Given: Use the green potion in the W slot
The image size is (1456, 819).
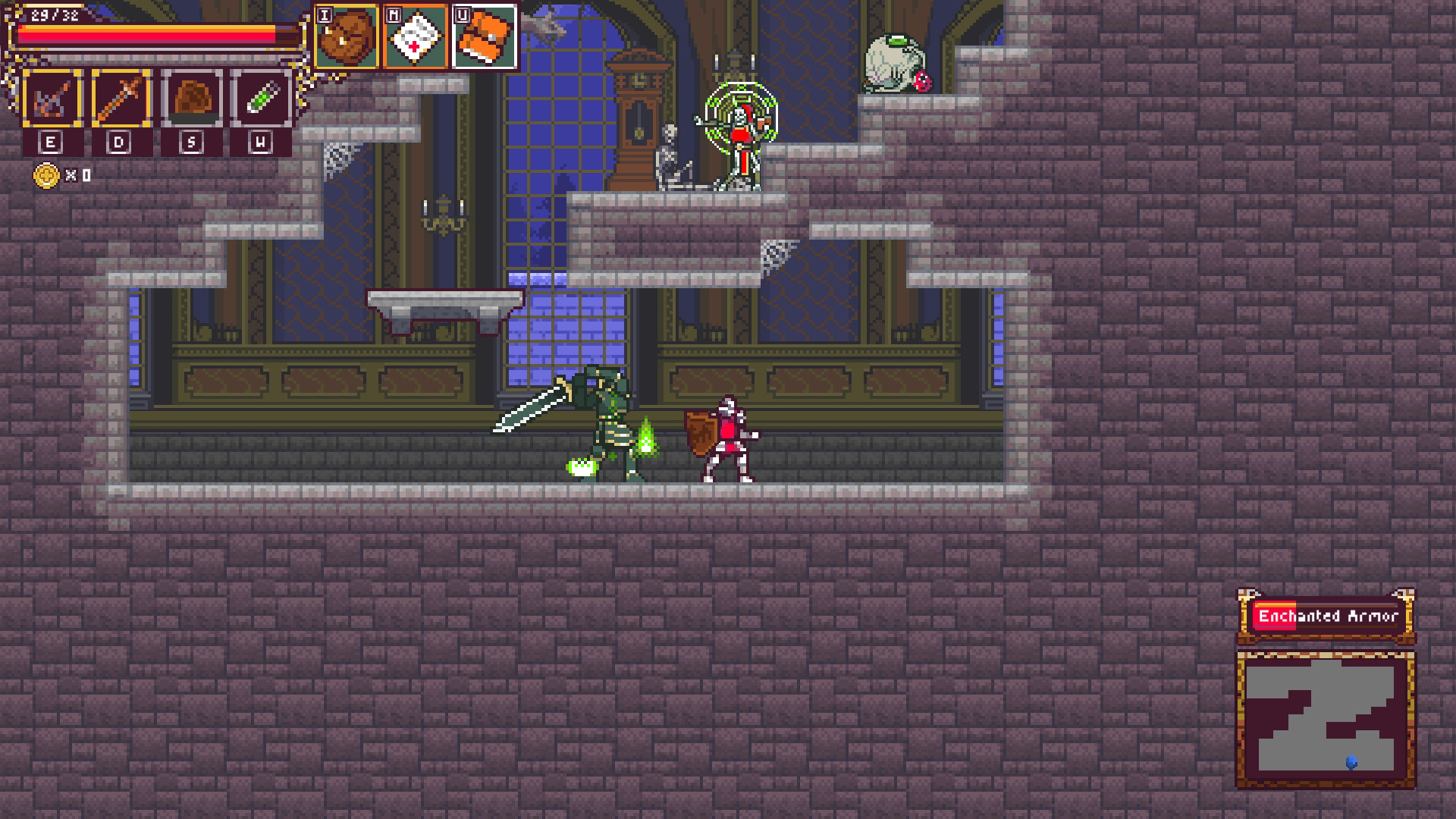Looking at the screenshot, I should click(x=262, y=99).
